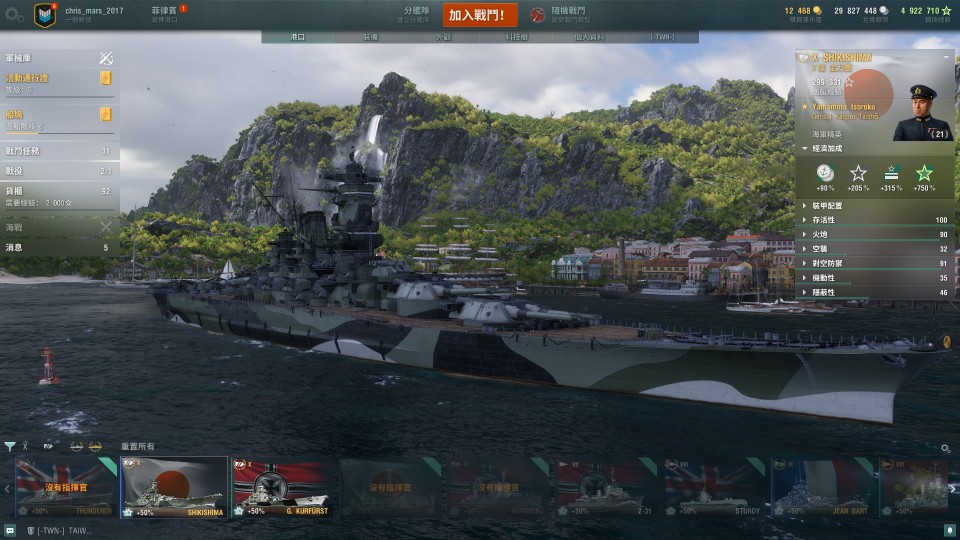Open the commander Yamamoto Isoroku portrait
The image size is (960, 540).
click(x=922, y=111)
